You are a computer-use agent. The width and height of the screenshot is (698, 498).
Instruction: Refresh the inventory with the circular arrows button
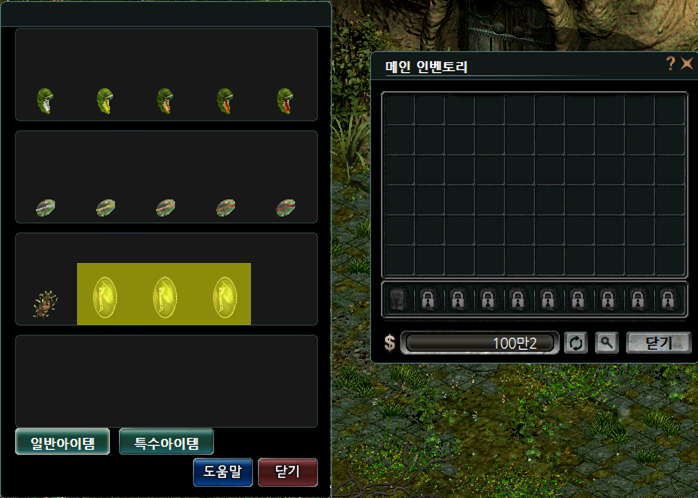tap(576, 343)
